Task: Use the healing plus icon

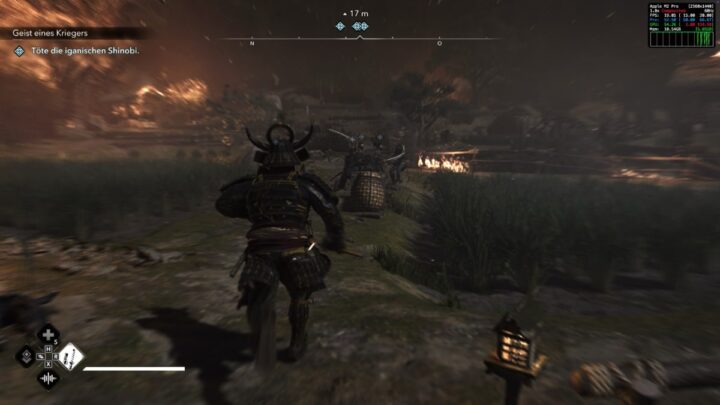Action: pos(48,335)
